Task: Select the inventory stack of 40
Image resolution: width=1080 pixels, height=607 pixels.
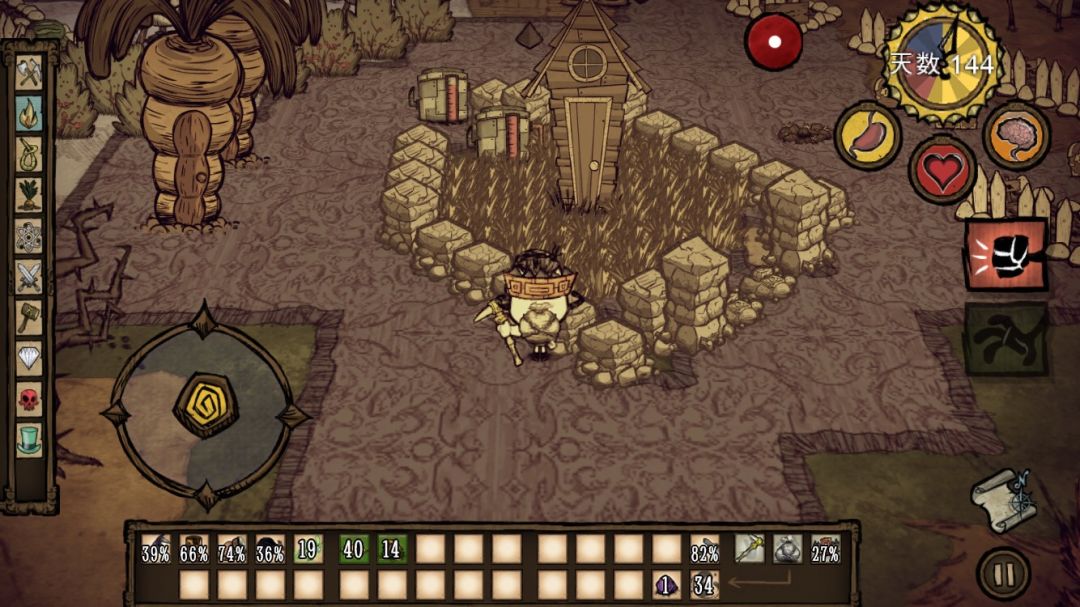Action: coord(354,549)
